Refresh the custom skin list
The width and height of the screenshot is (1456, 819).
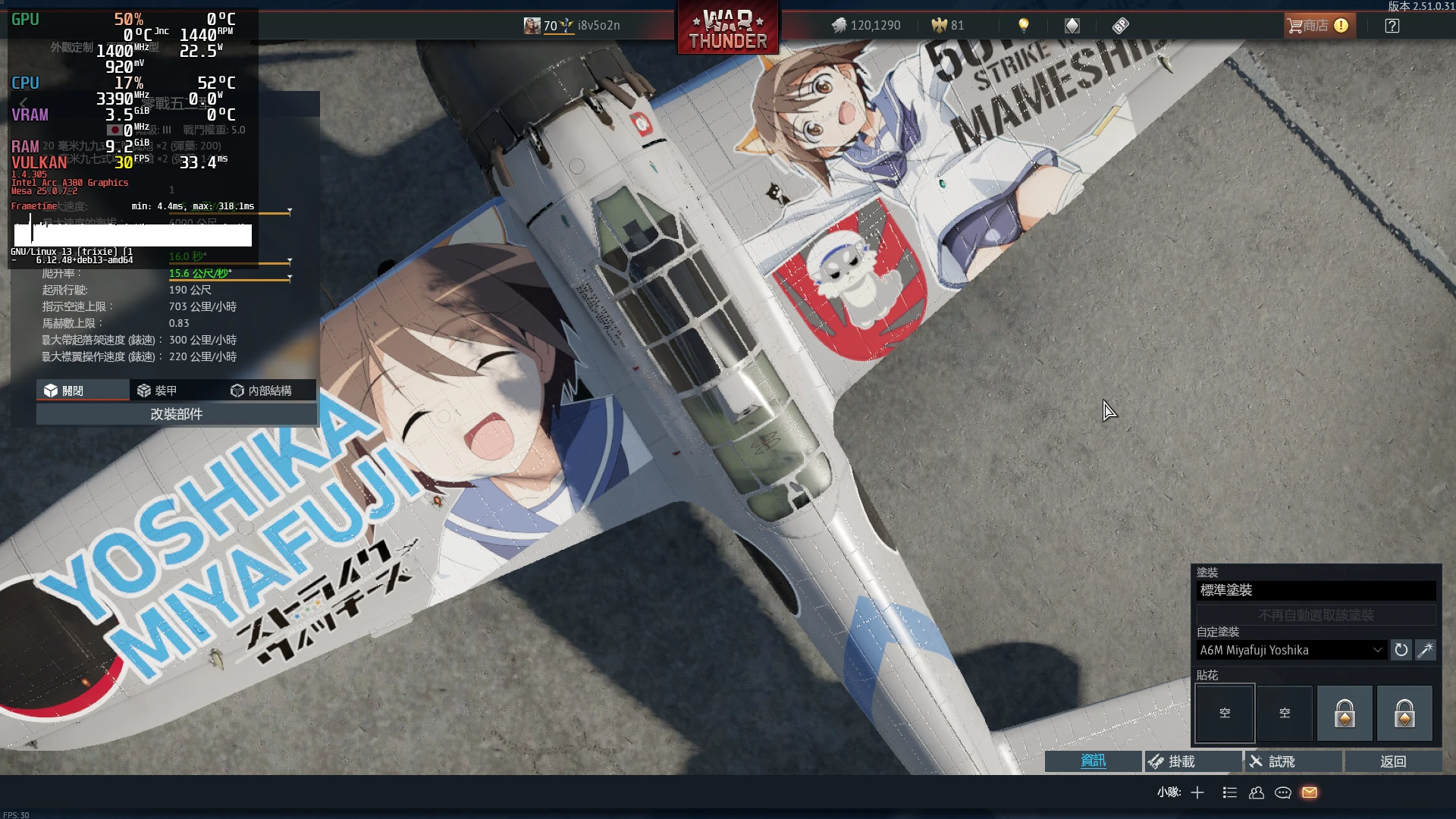pos(1401,650)
